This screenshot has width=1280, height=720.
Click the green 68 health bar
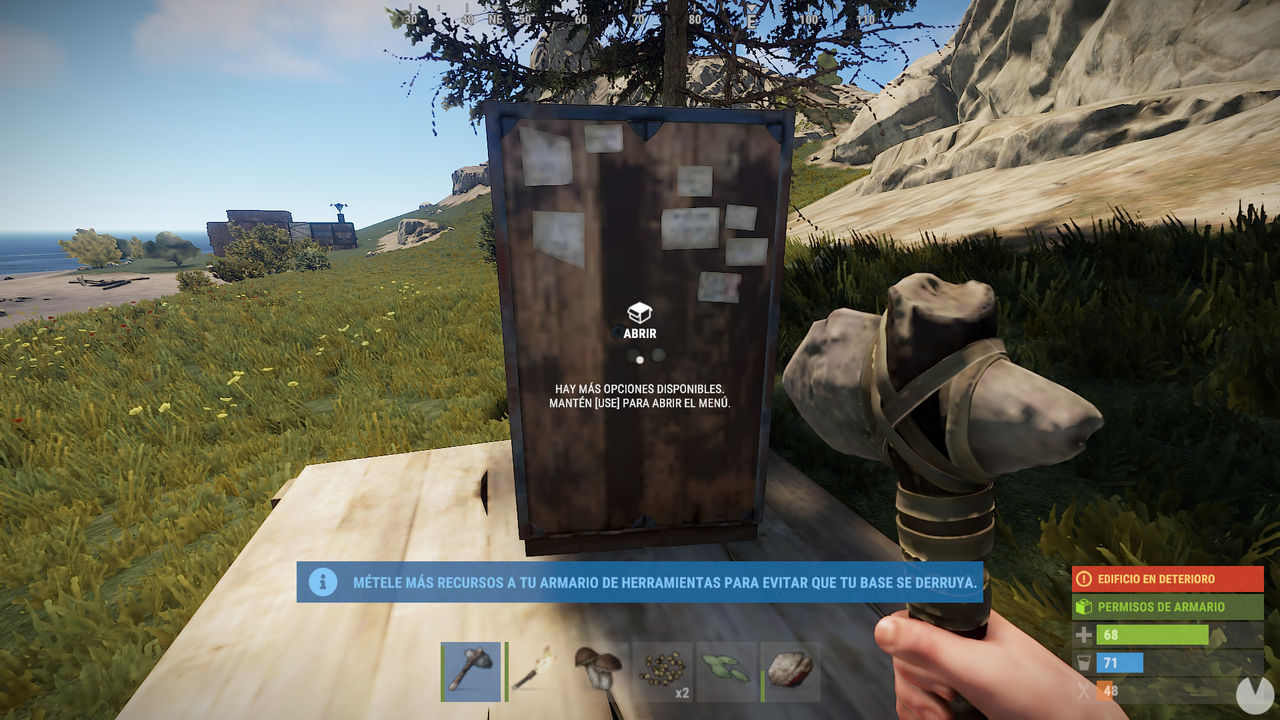pyautogui.click(x=1150, y=634)
